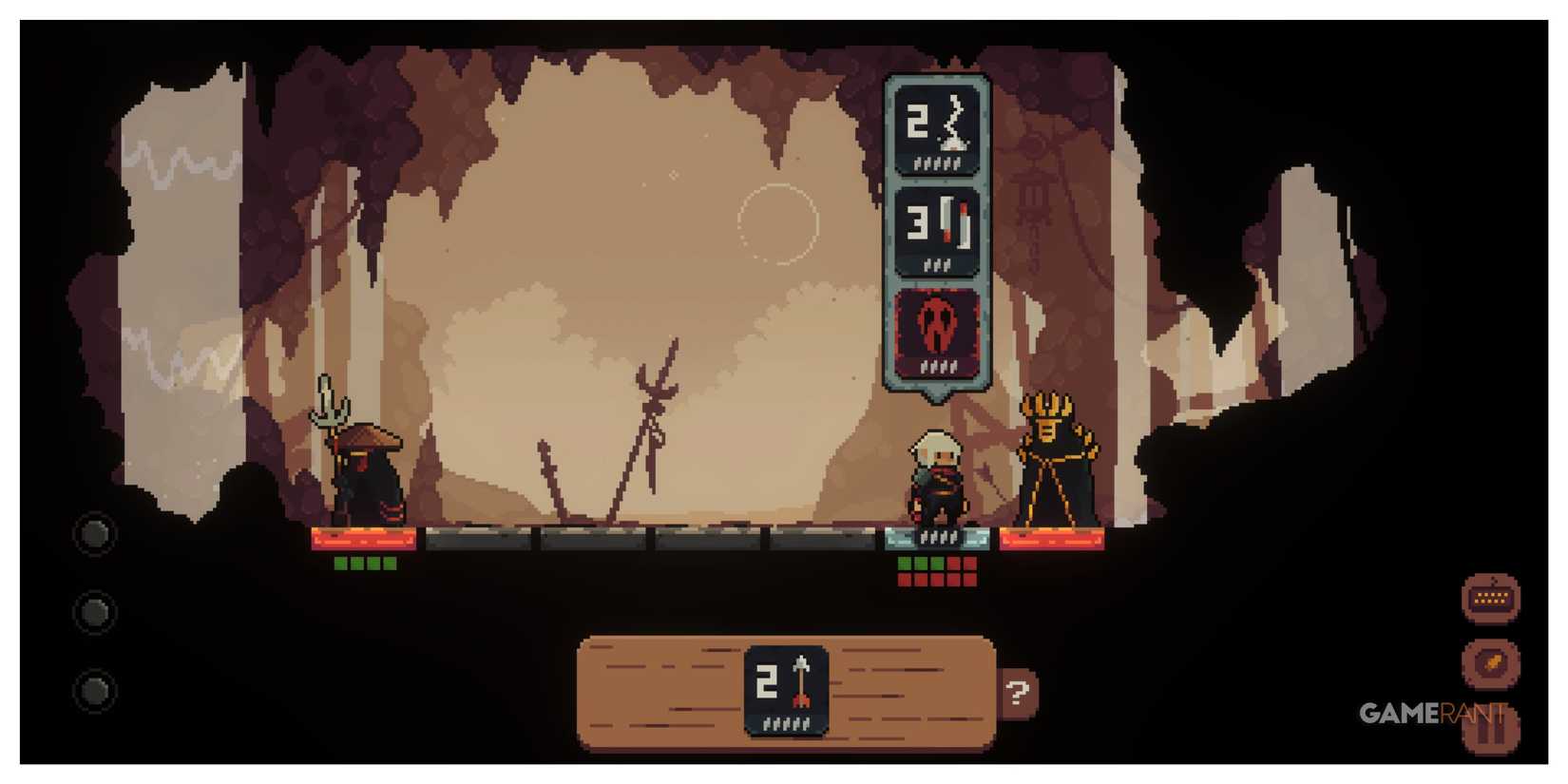Viewport: 1568px width, 784px height.
Task: Select the knife attack card showing 3
Action: (x=936, y=231)
